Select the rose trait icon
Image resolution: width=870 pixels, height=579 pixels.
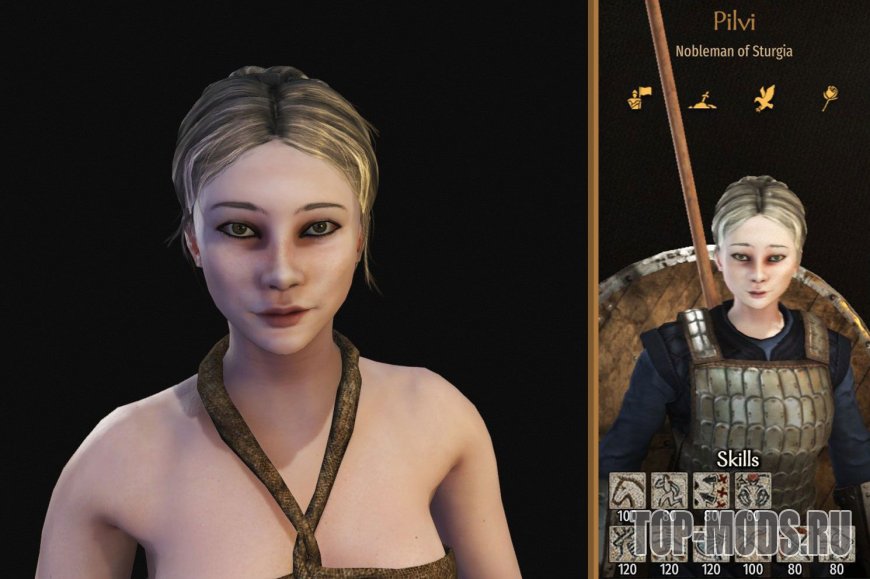[829, 98]
